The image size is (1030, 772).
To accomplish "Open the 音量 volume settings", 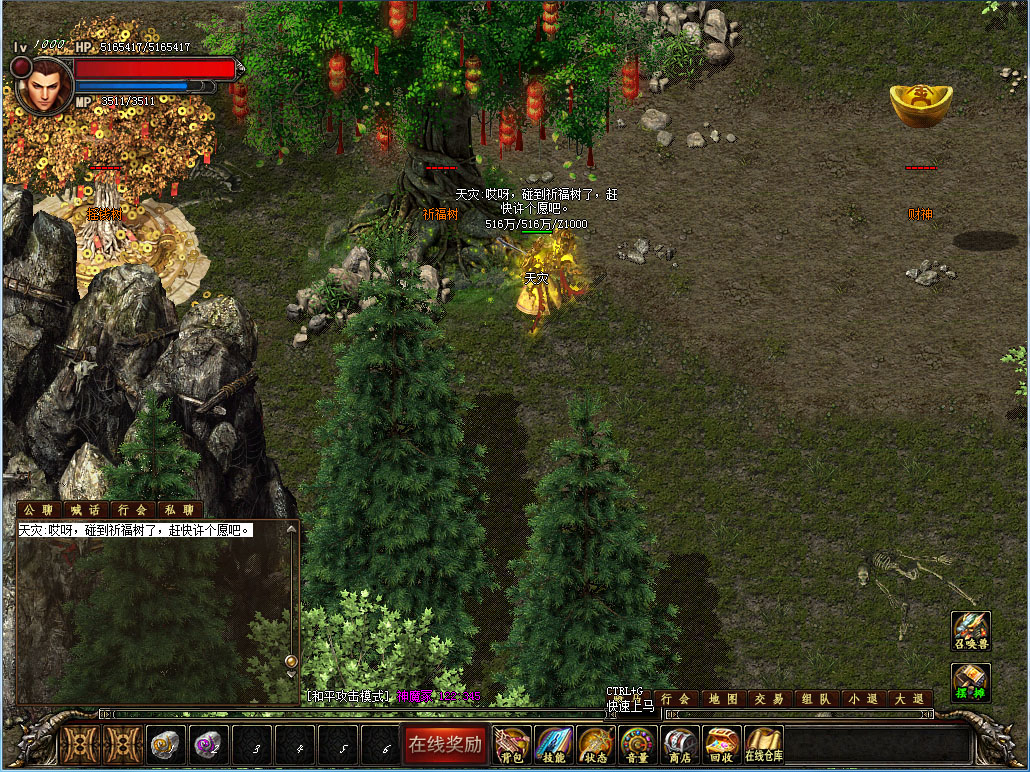I will coord(638,745).
